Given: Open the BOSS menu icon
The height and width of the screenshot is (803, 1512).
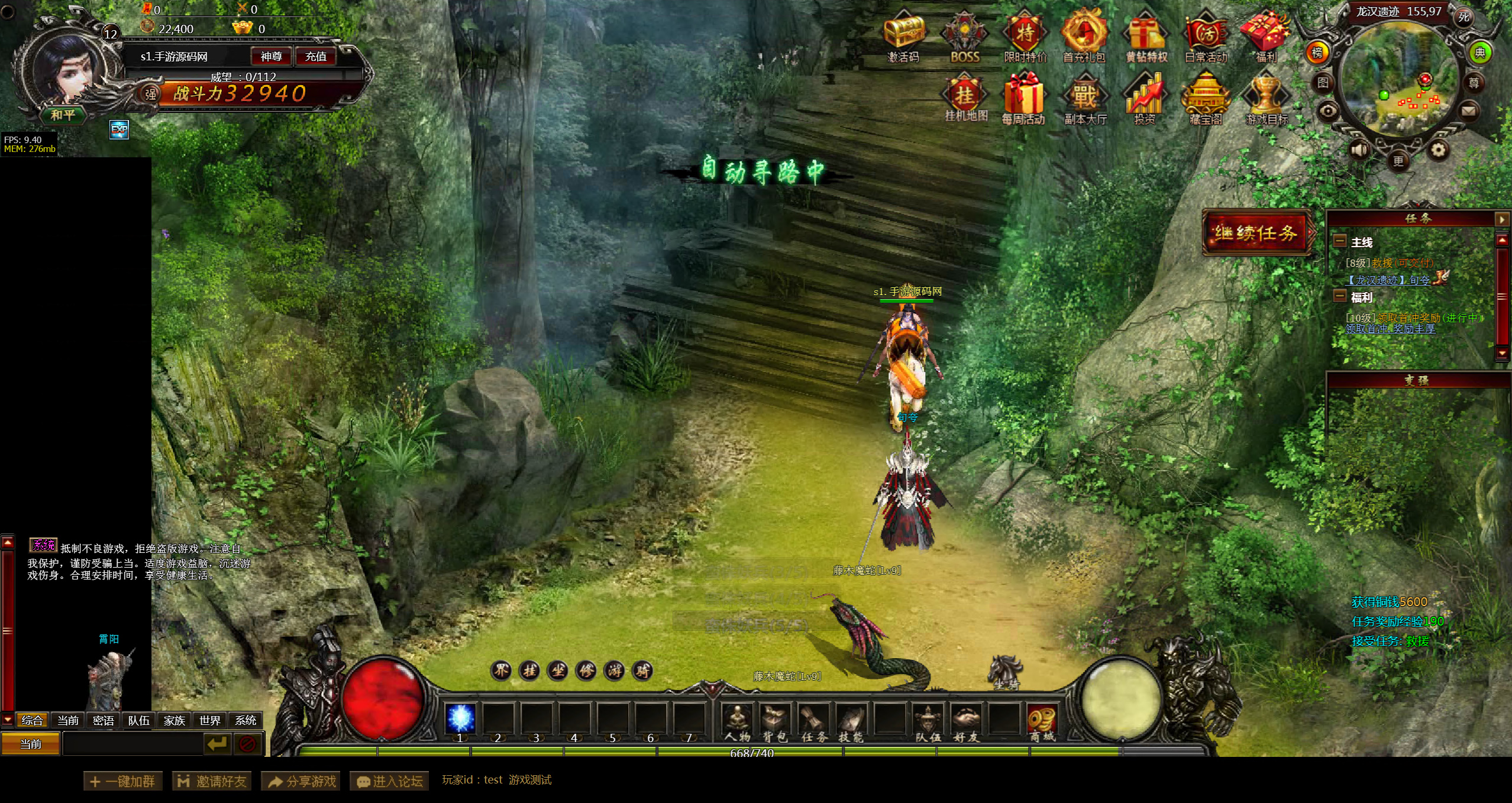Looking at the screenshot, I should tap(965, 35).
